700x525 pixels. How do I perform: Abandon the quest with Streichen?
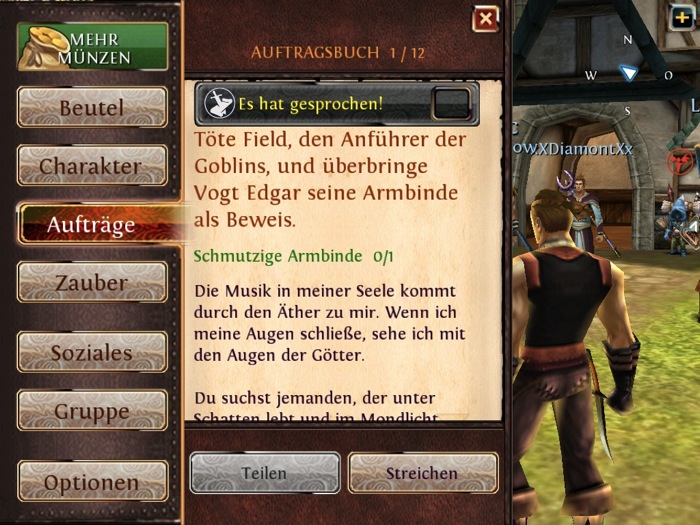(x=423, y=473)
